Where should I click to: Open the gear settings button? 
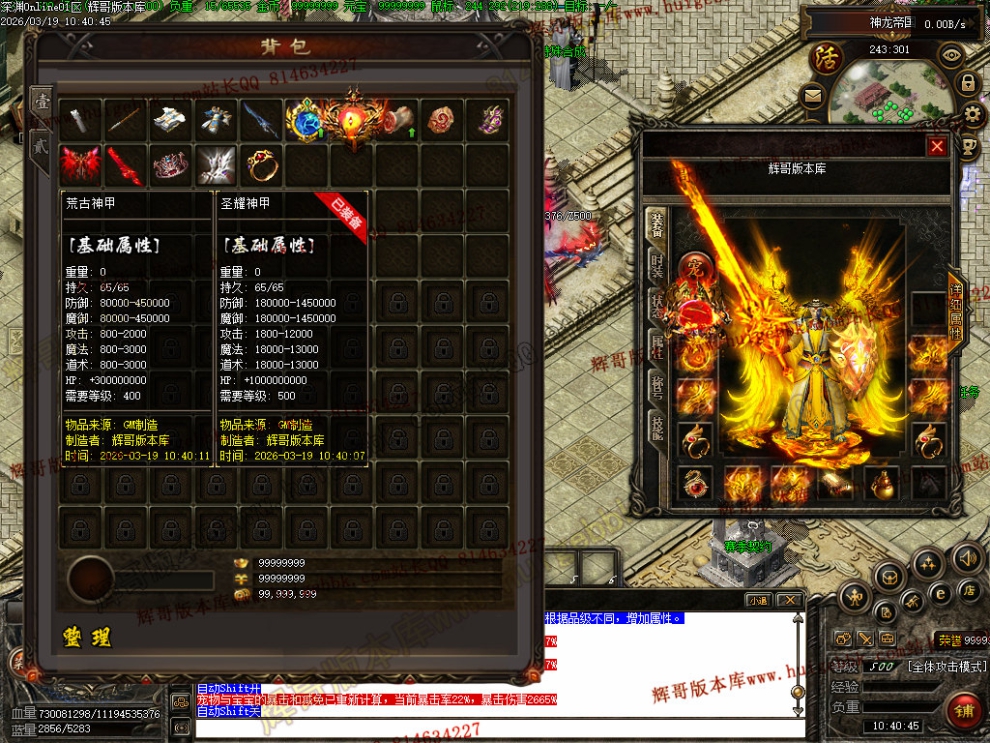pos(970,114)
